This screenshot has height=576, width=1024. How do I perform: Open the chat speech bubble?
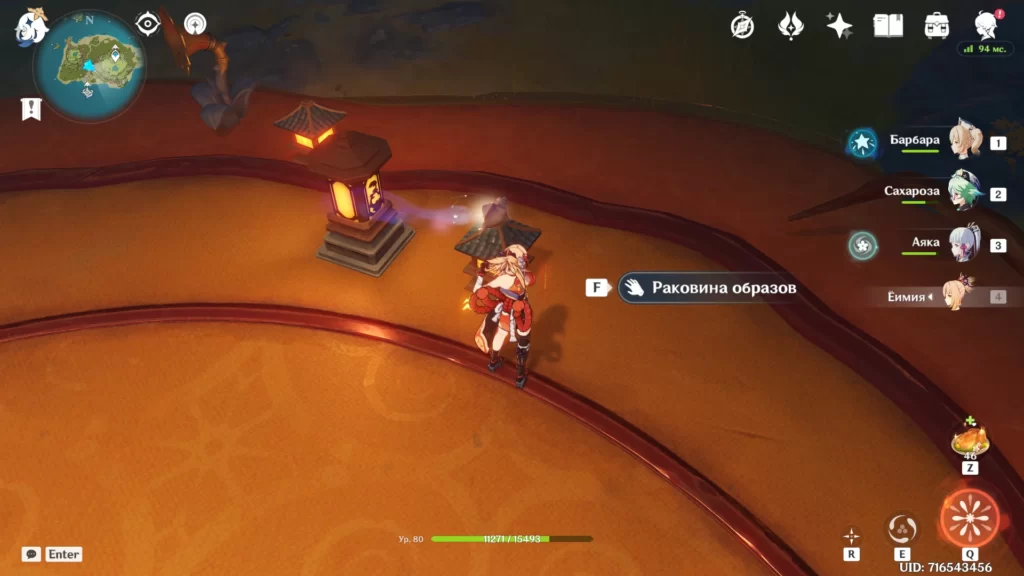point(31,554)
